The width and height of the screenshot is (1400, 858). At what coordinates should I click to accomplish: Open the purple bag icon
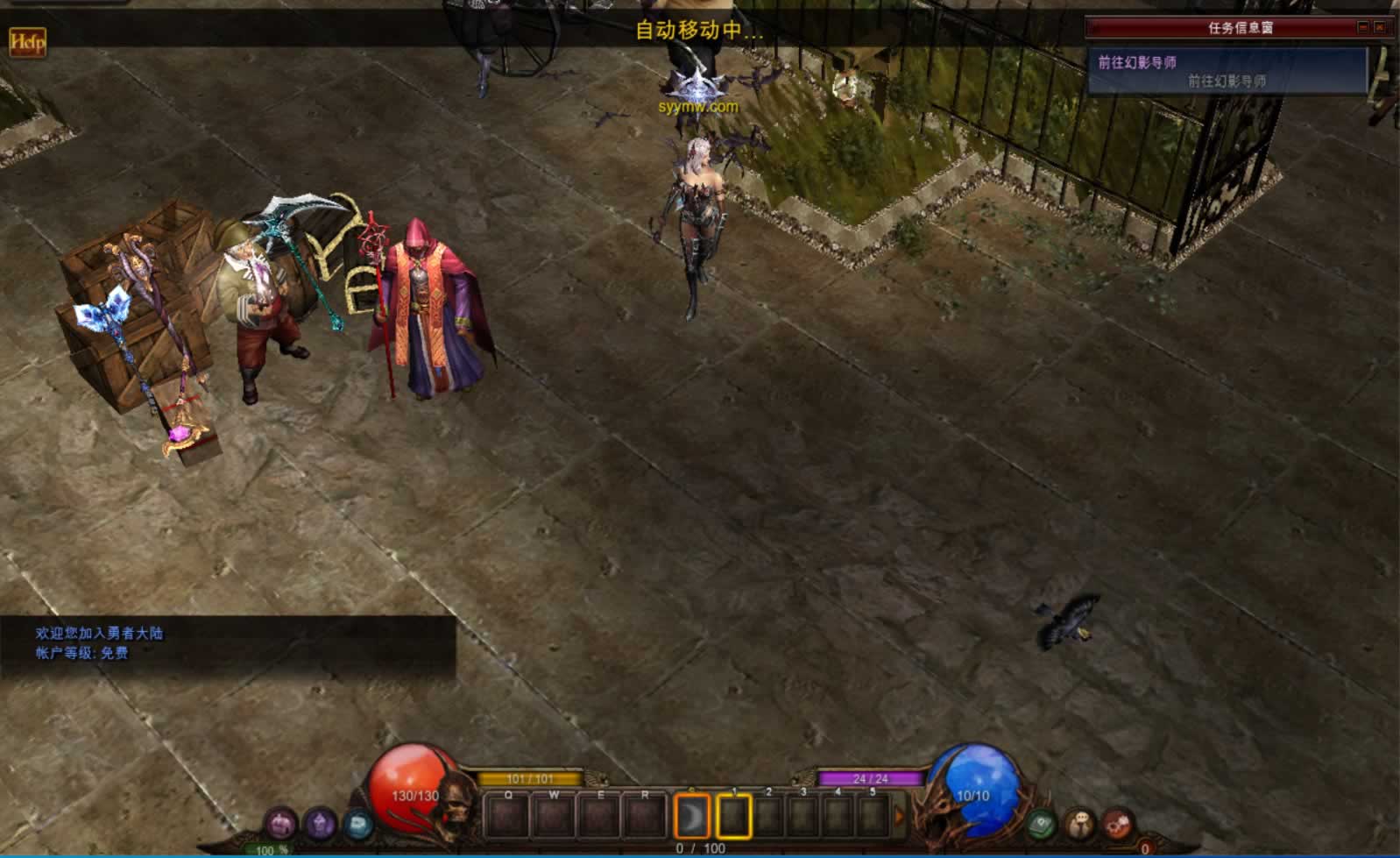click(x=281, y=825)
